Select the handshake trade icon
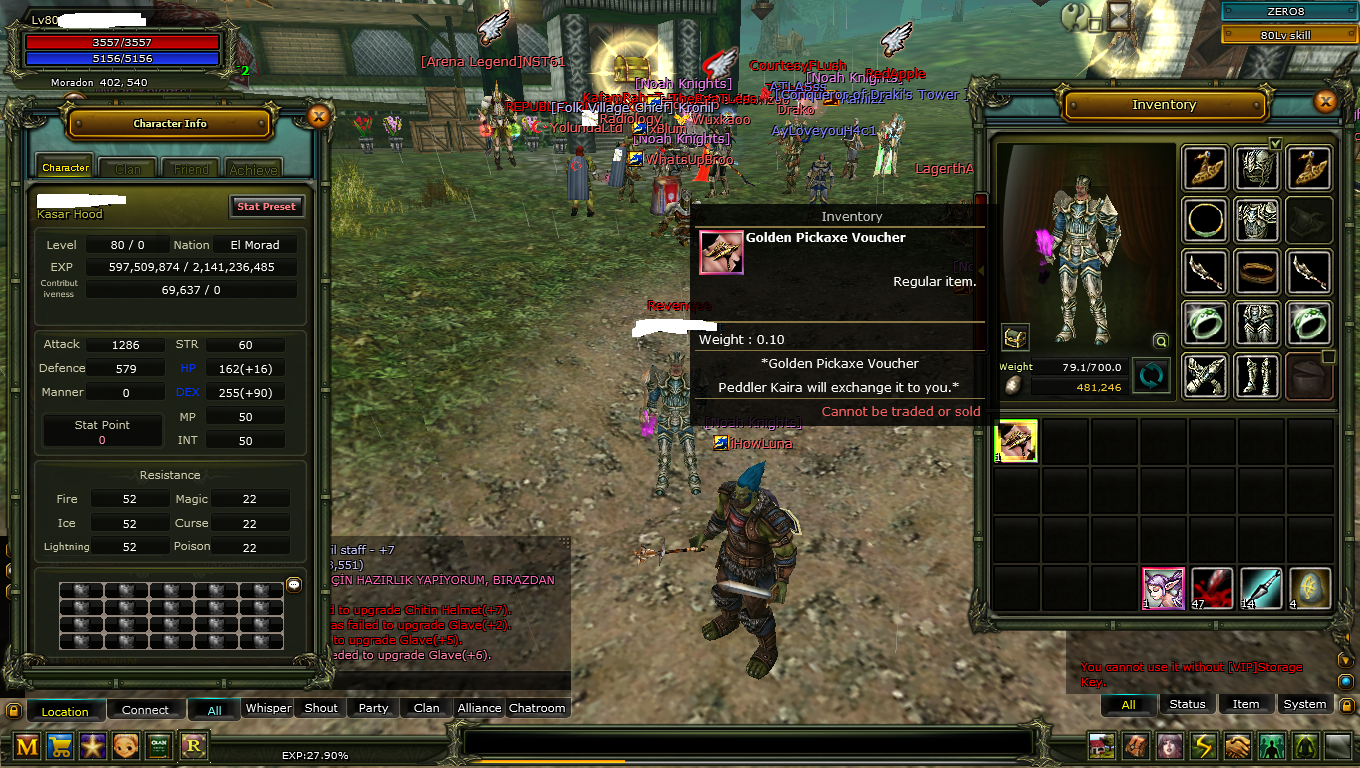 click(1237, 745)
